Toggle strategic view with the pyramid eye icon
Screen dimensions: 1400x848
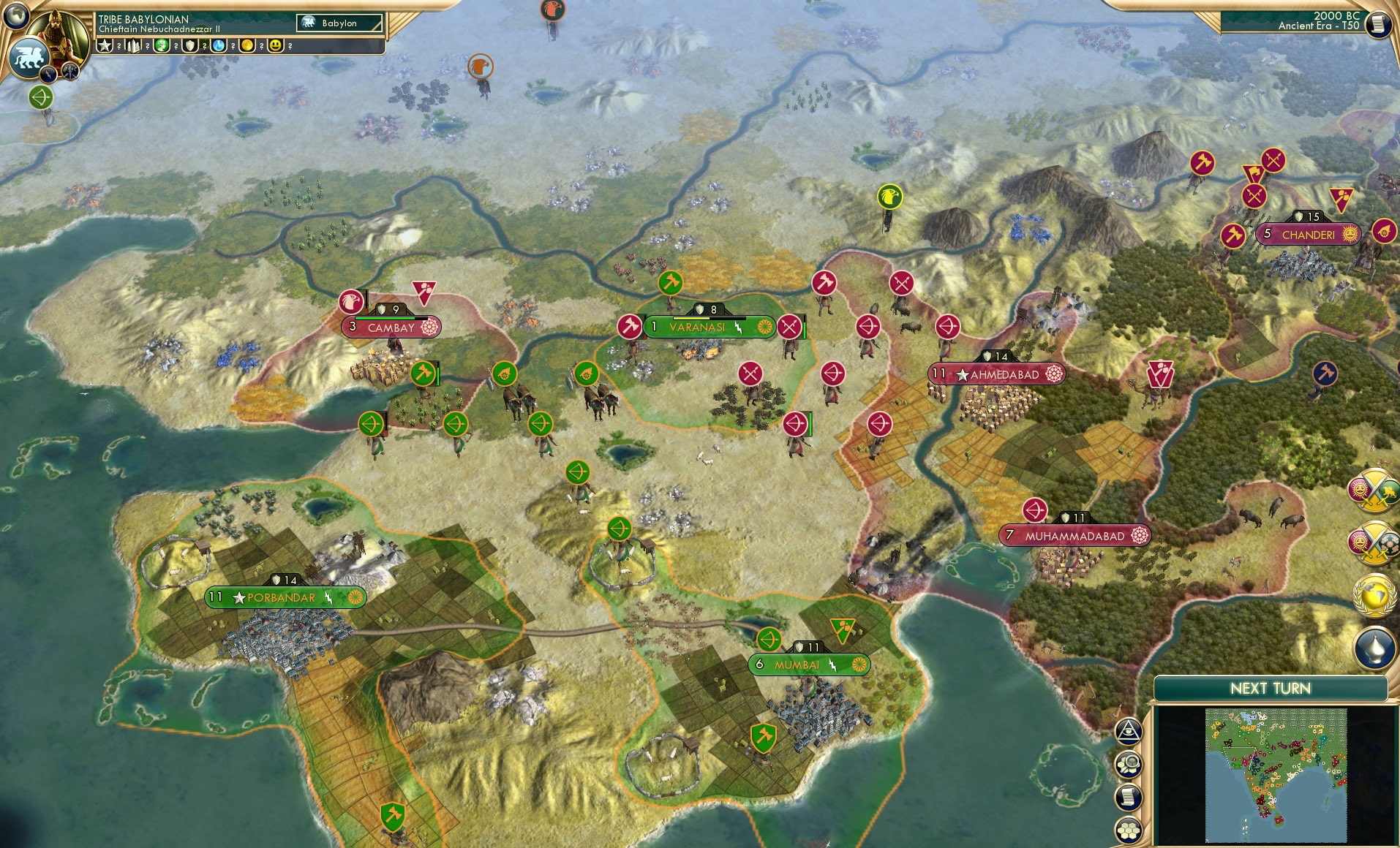(x=1129, y=730)
